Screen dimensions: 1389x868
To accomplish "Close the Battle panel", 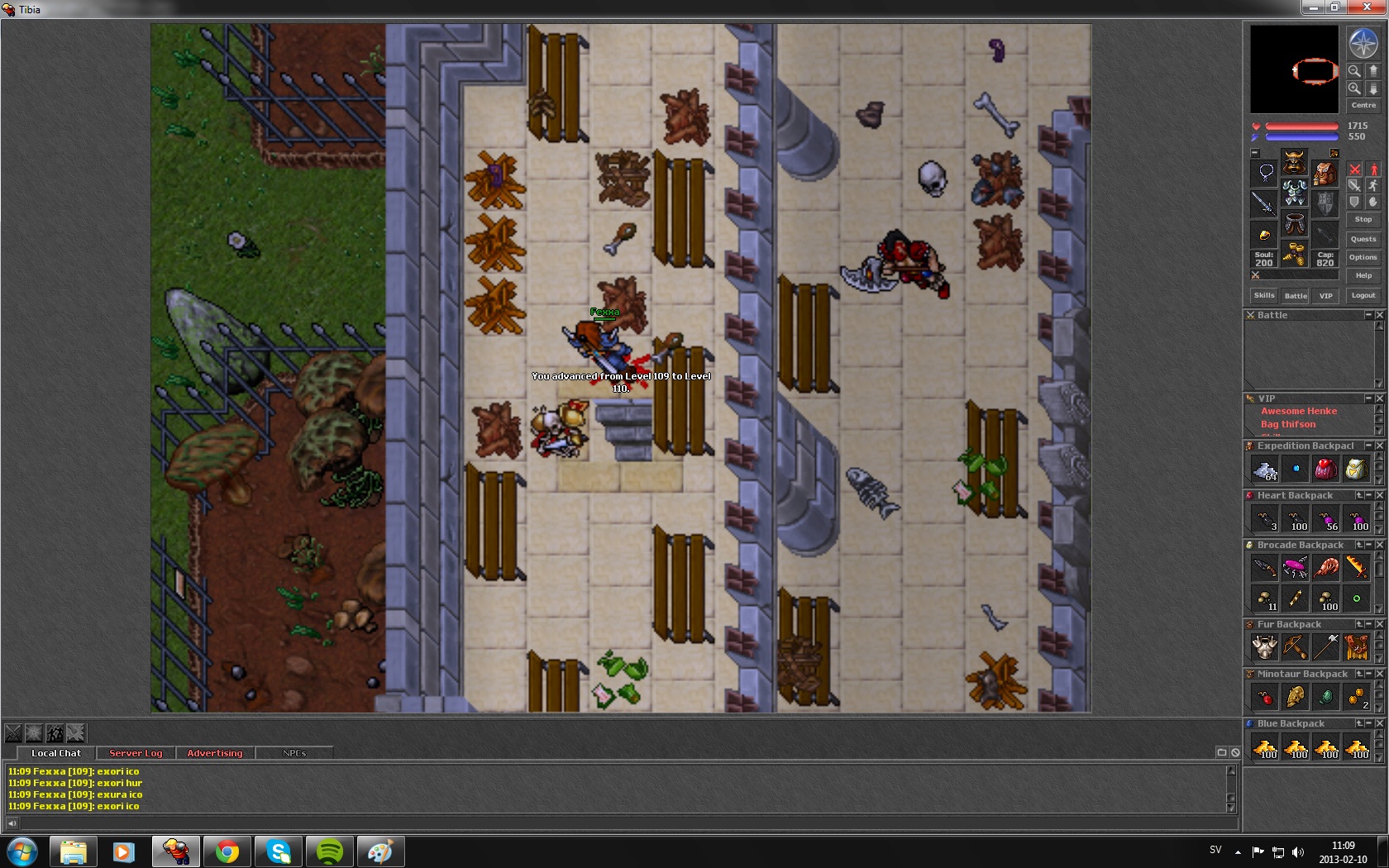I will pos(1379,315).
